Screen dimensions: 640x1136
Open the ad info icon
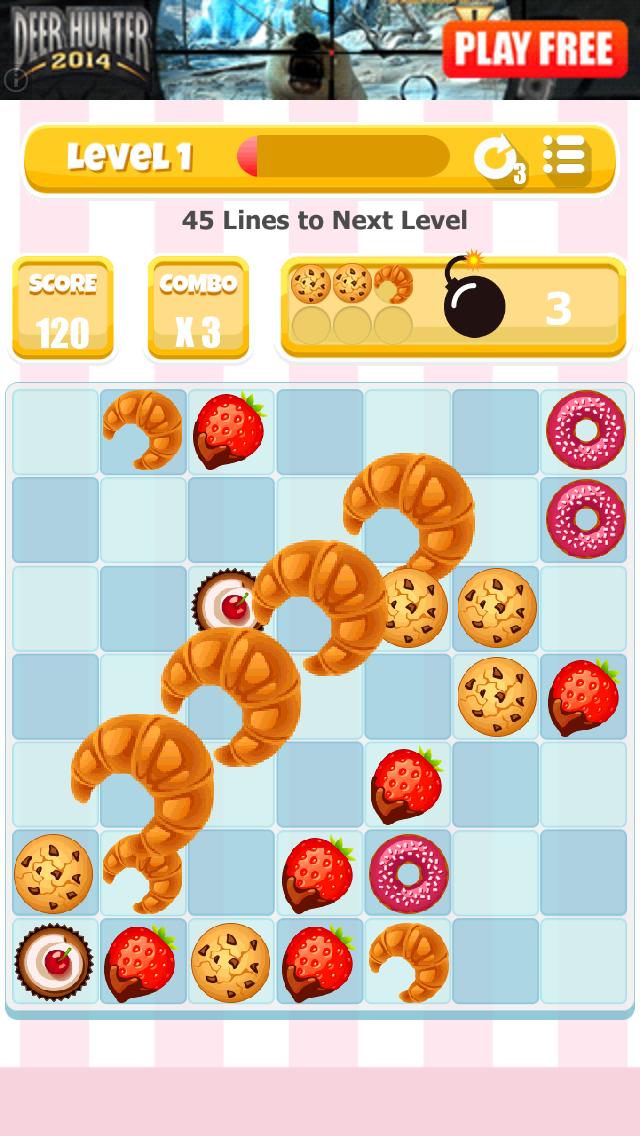[x=15, y=80]
